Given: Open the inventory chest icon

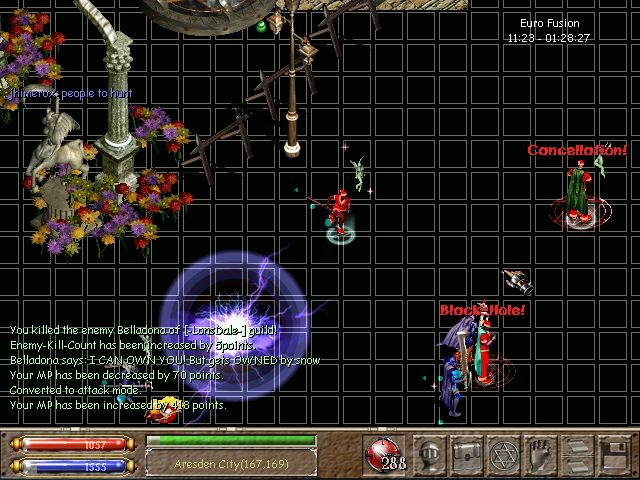Looking at the screenshot, I should tap(466, 455).
